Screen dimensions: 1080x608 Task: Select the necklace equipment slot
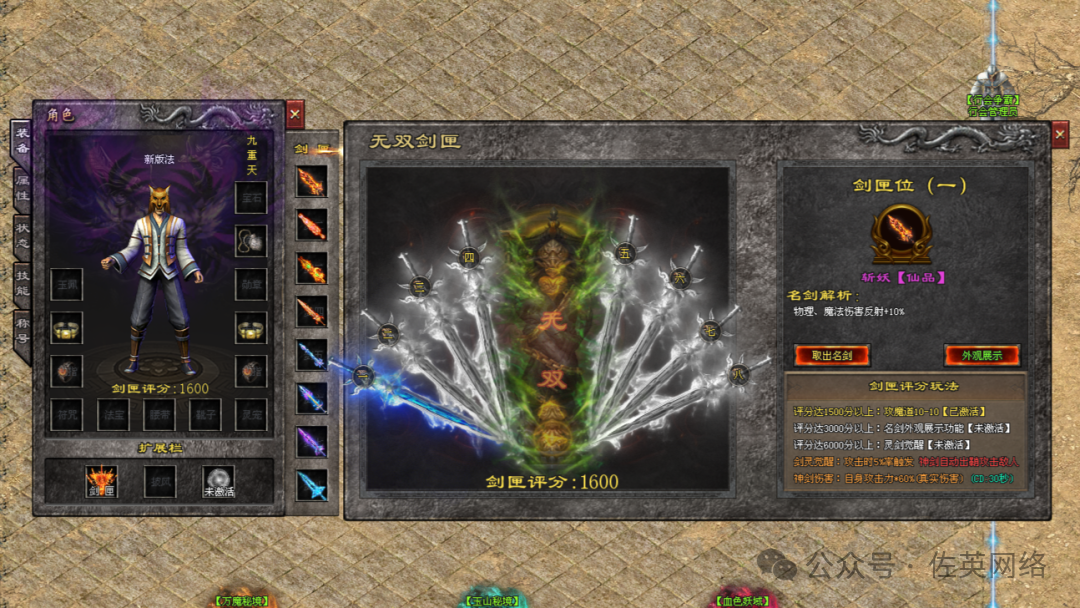[x=250, y=240]
